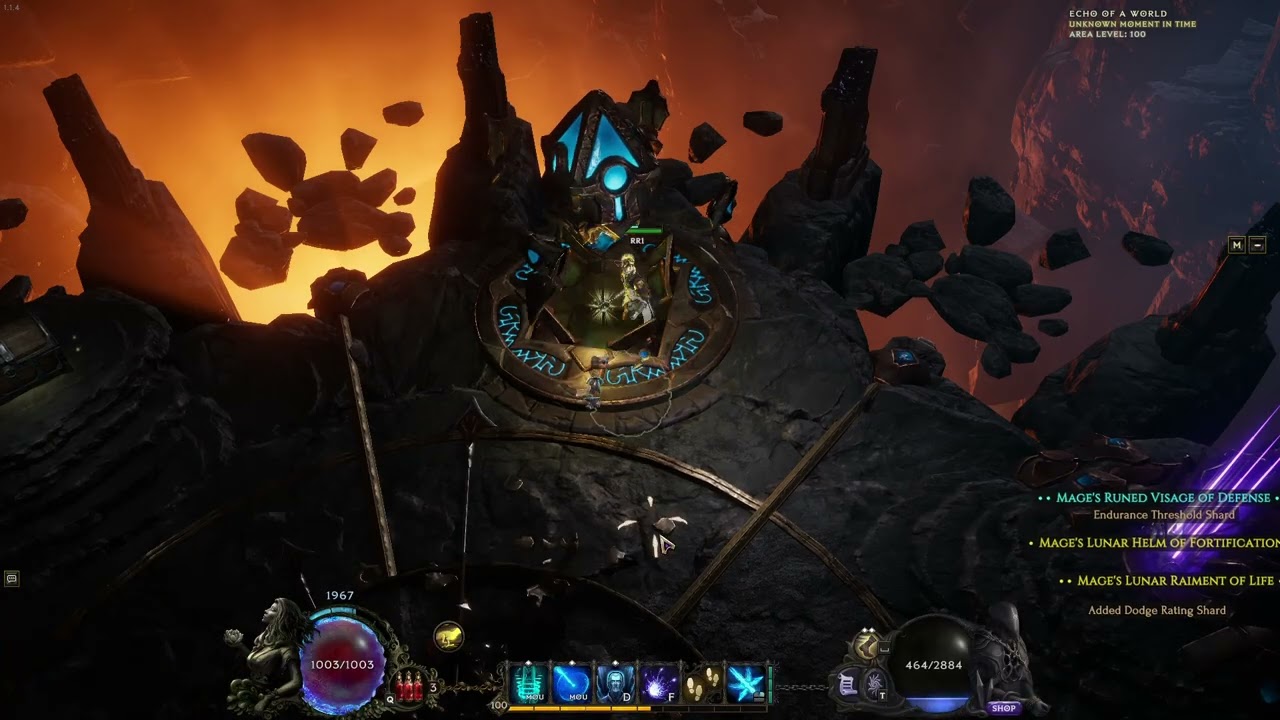Drink a red health potion

[409, 686]
